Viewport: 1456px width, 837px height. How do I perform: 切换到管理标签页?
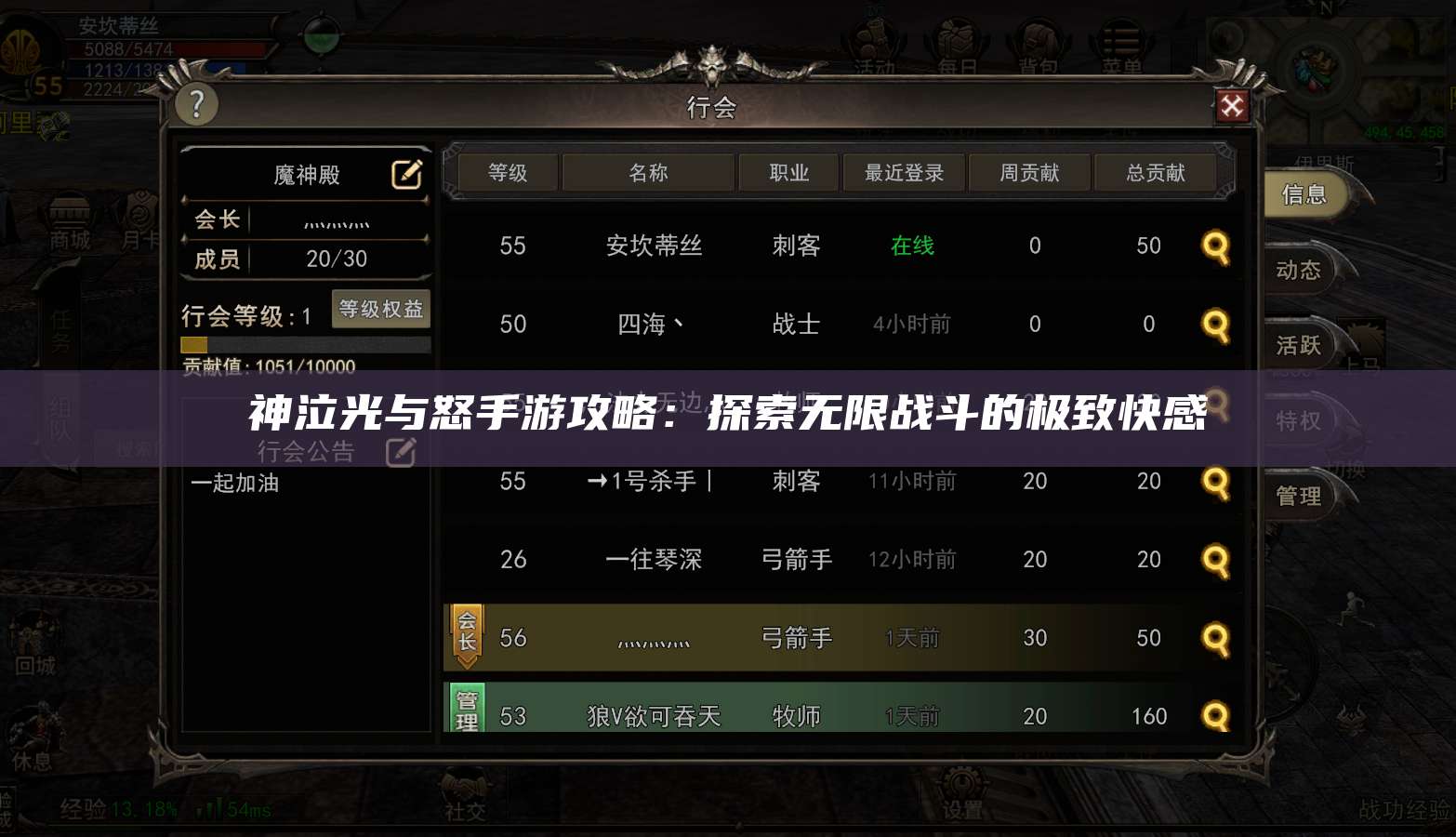(1299, 495)
